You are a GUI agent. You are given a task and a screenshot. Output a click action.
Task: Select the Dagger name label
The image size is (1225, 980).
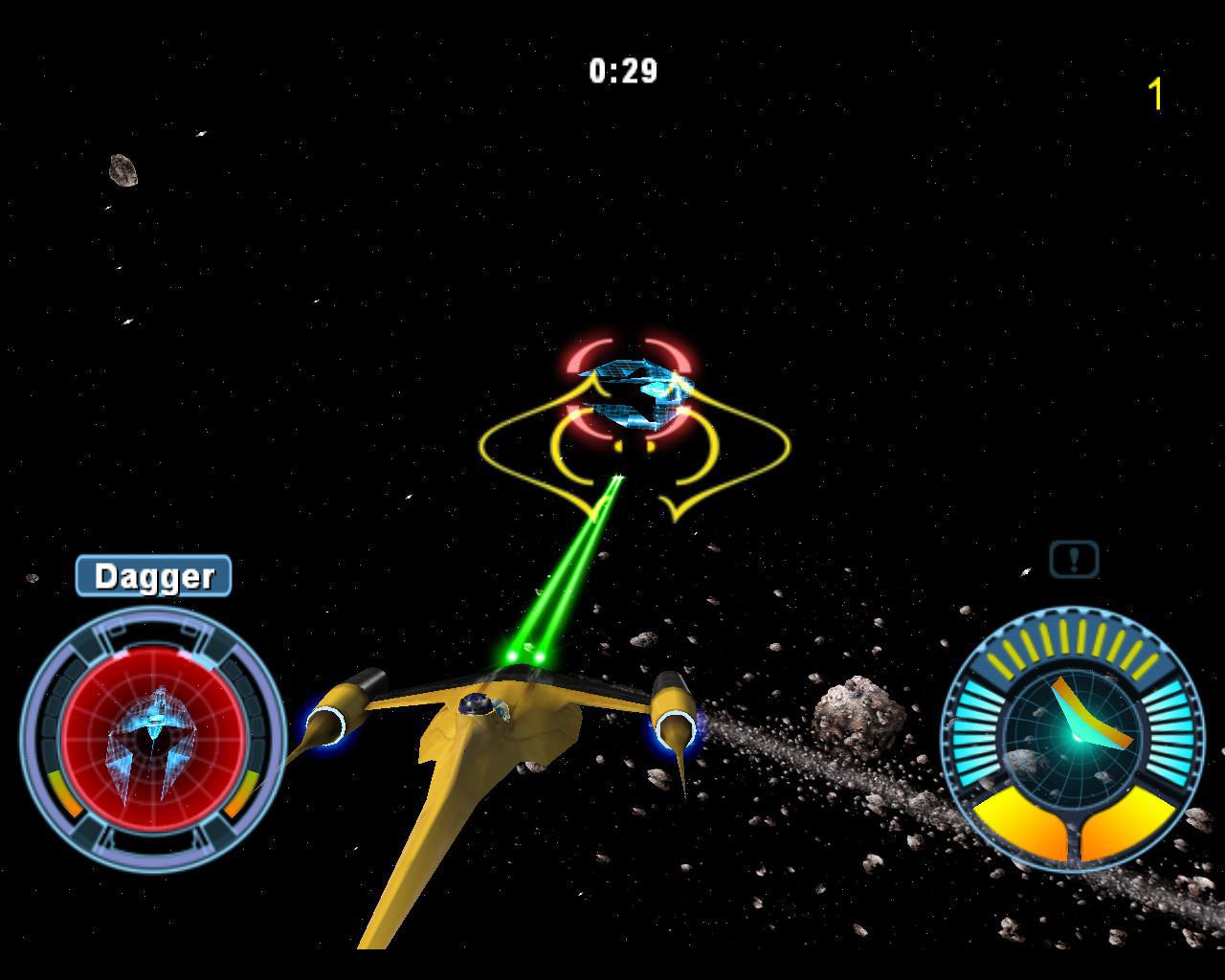pos(153,575)
